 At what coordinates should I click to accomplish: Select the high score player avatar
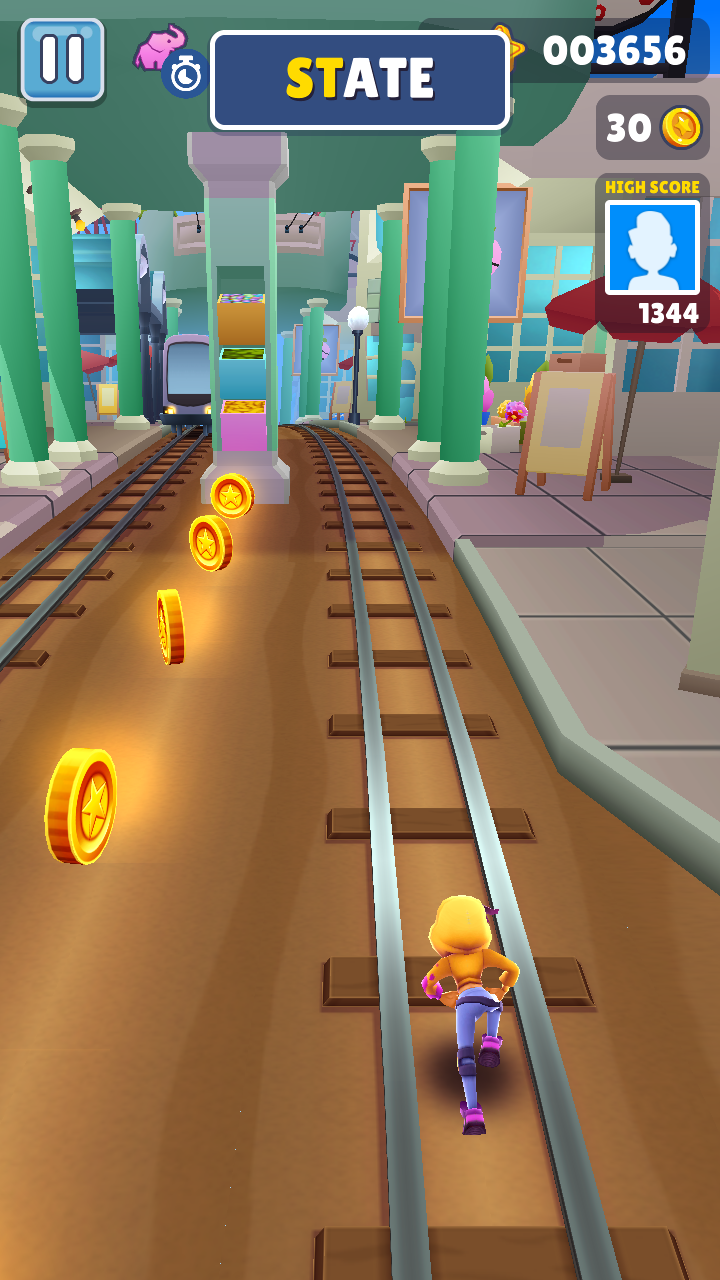pyautogui.click(x=652, y=247)
